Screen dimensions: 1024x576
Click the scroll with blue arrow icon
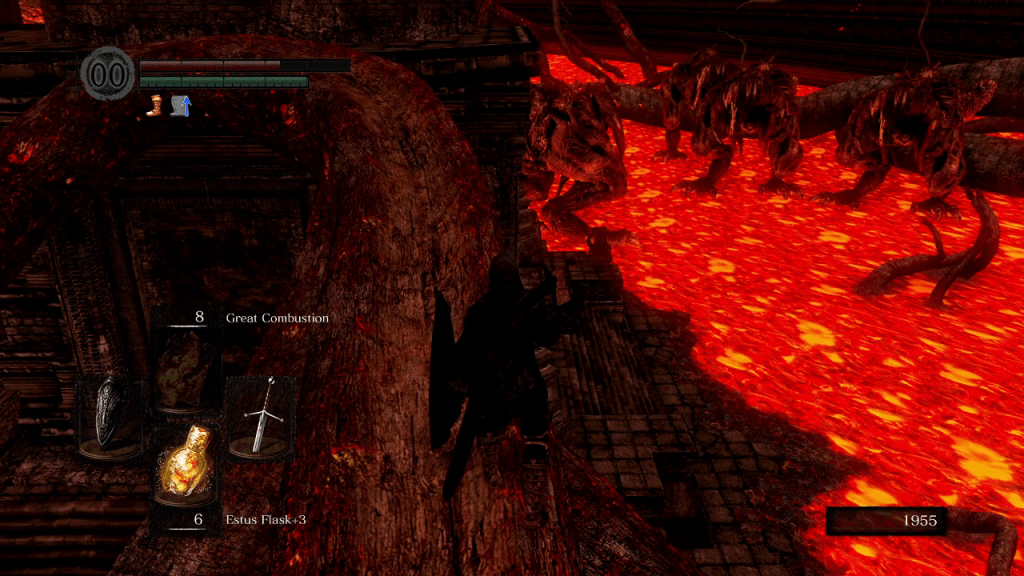(181, 104)
